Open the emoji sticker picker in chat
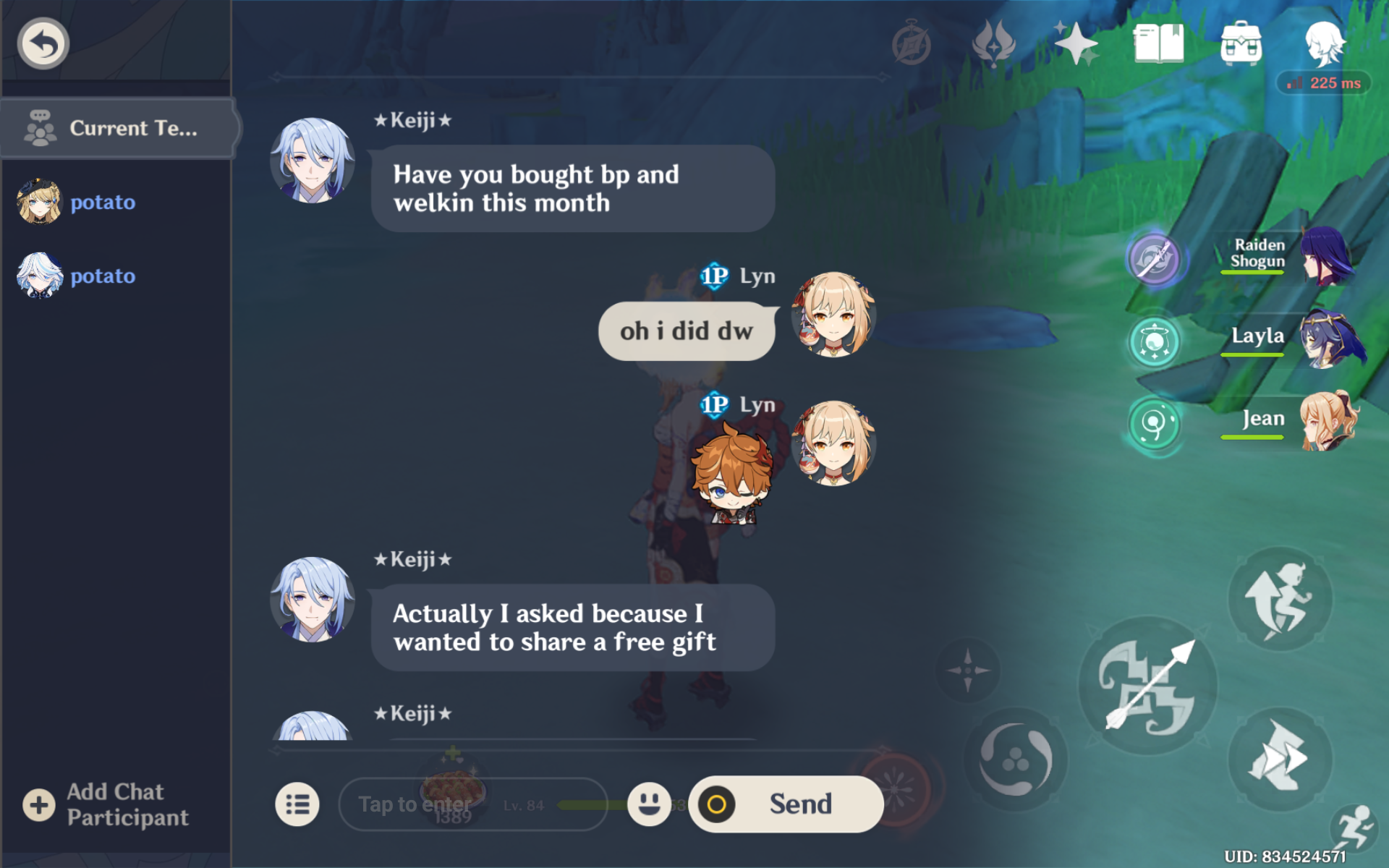Image resolution: width=1389 pixels, height=868 pixels. click(649, 804)
